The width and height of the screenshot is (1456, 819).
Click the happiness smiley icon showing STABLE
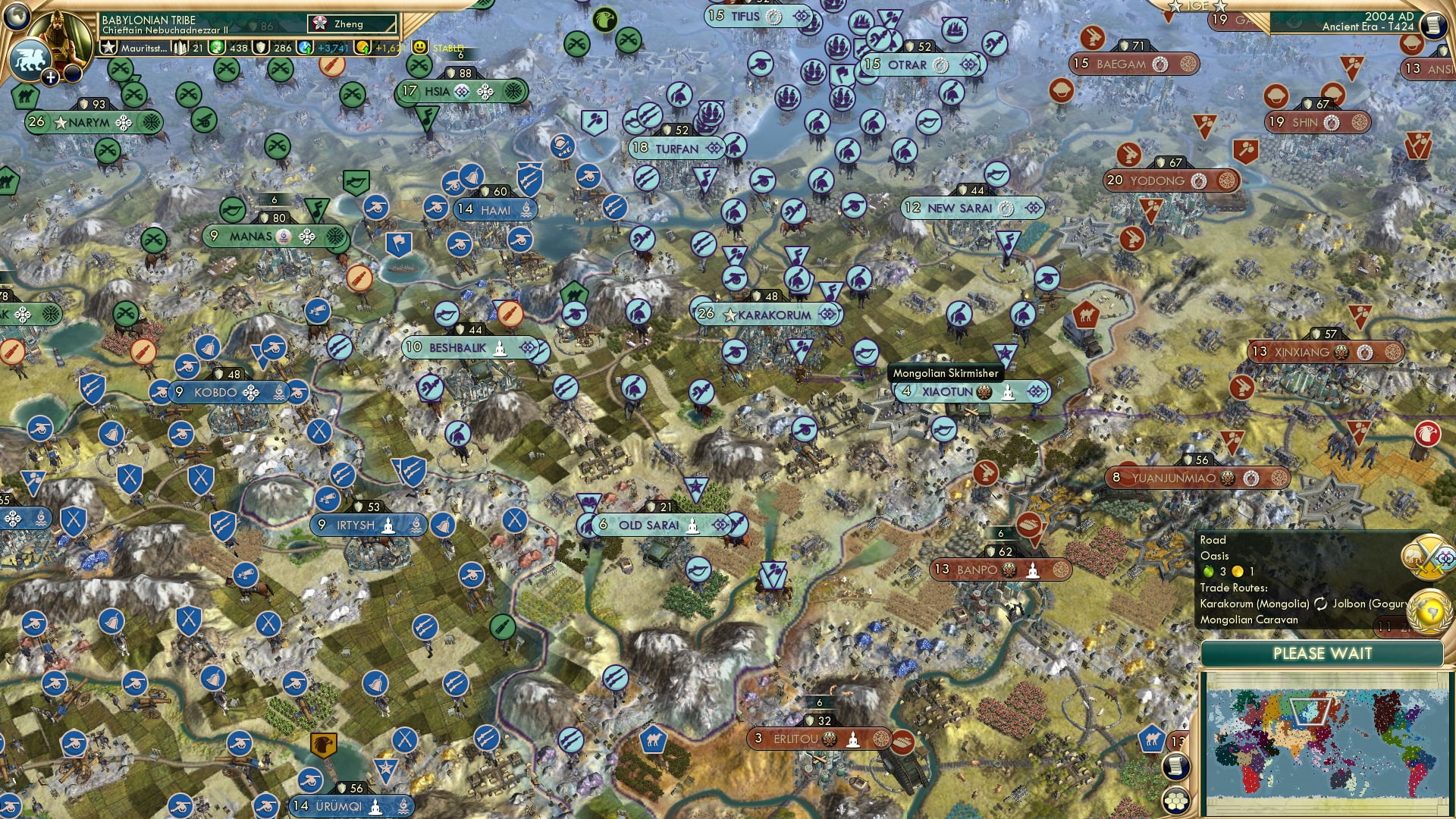coord(422,47)
